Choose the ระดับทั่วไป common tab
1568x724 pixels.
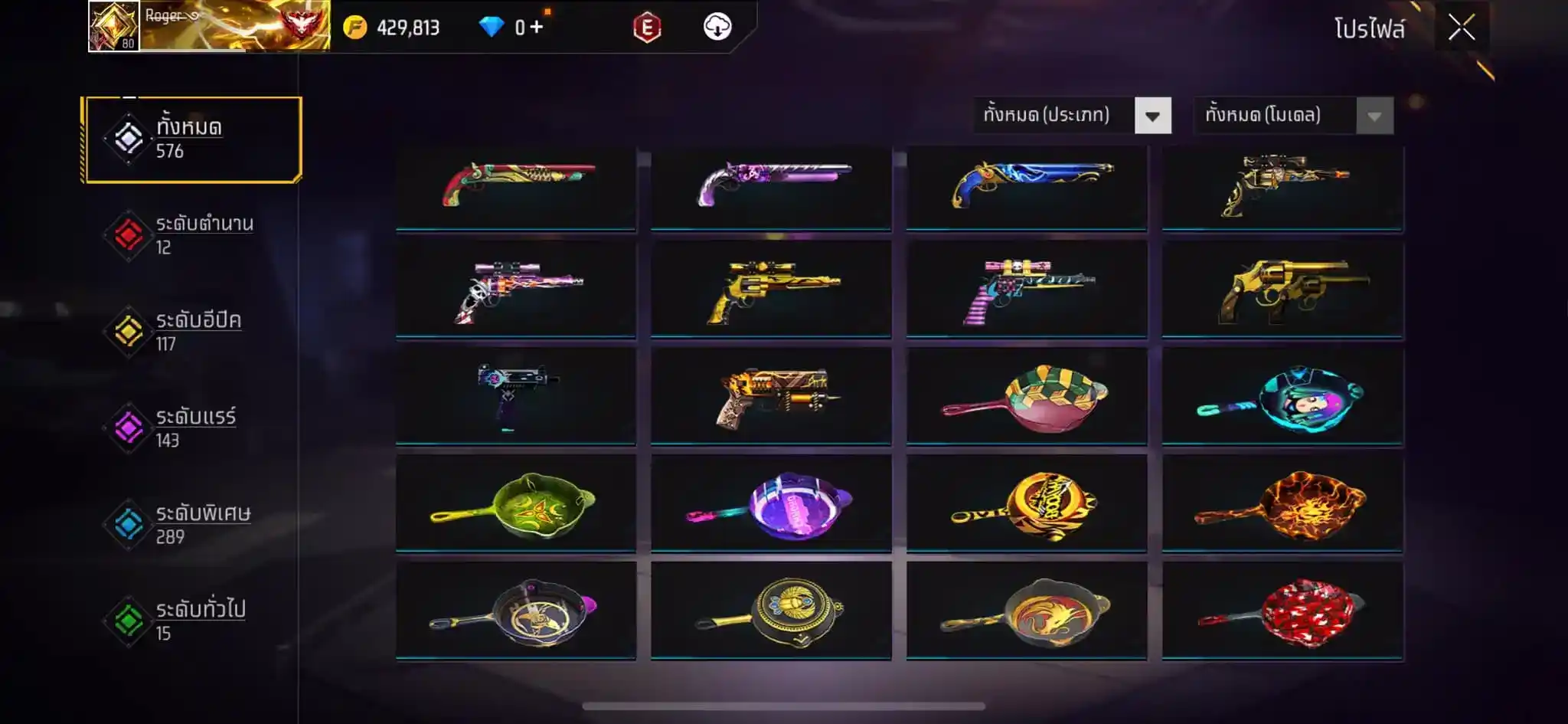point(193,621)
